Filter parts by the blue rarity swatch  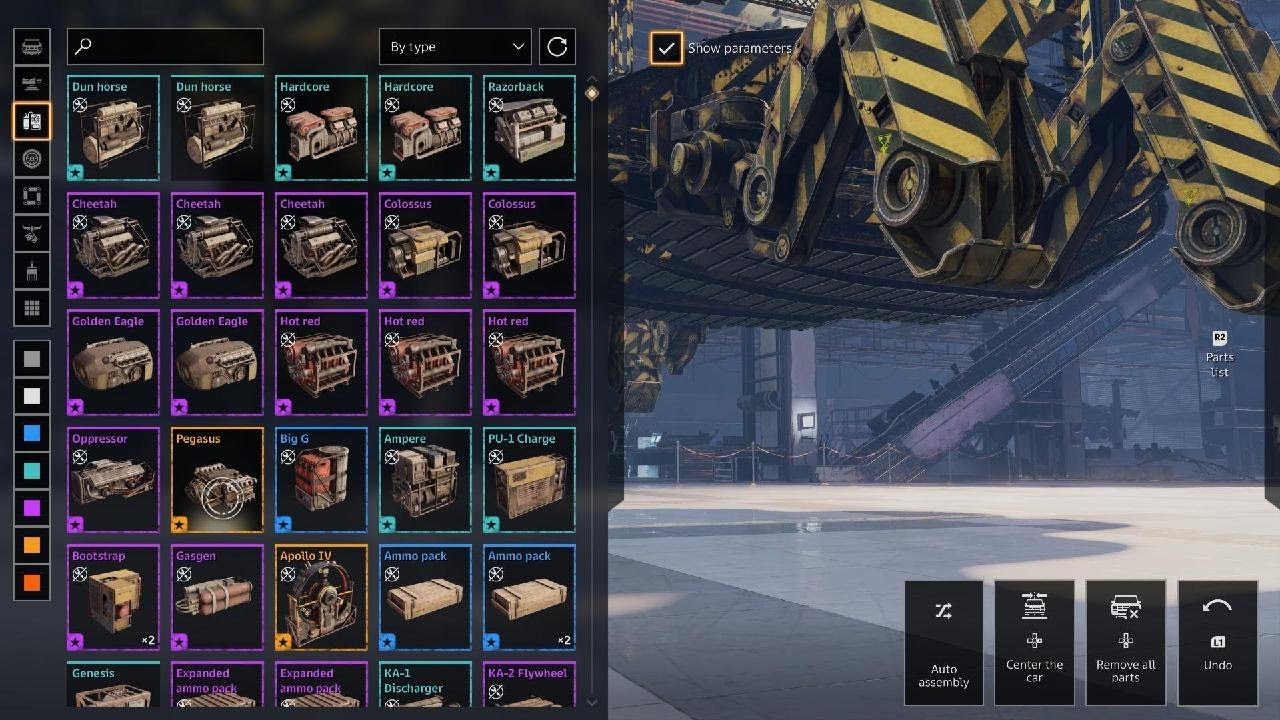pos(32,433)
